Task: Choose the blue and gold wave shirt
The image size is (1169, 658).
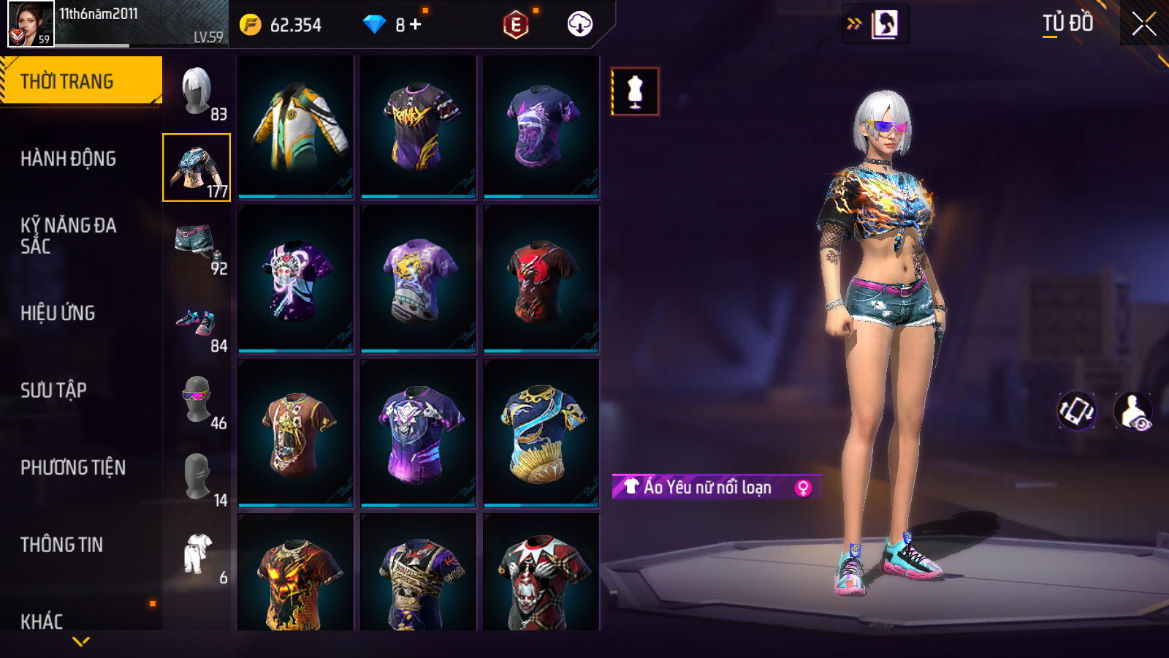Action: tap(541, 433)
